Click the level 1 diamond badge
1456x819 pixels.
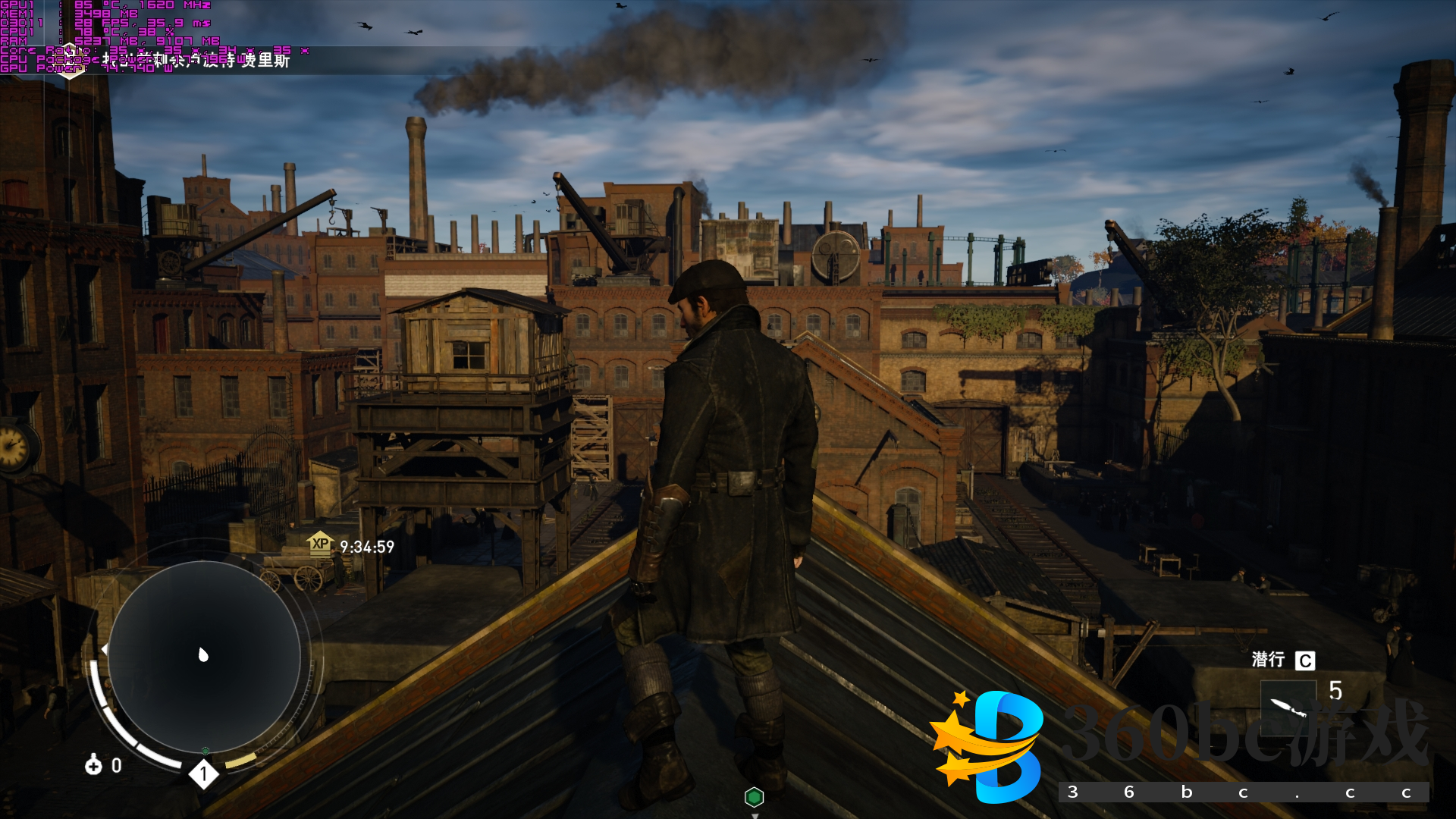point(203,774)
